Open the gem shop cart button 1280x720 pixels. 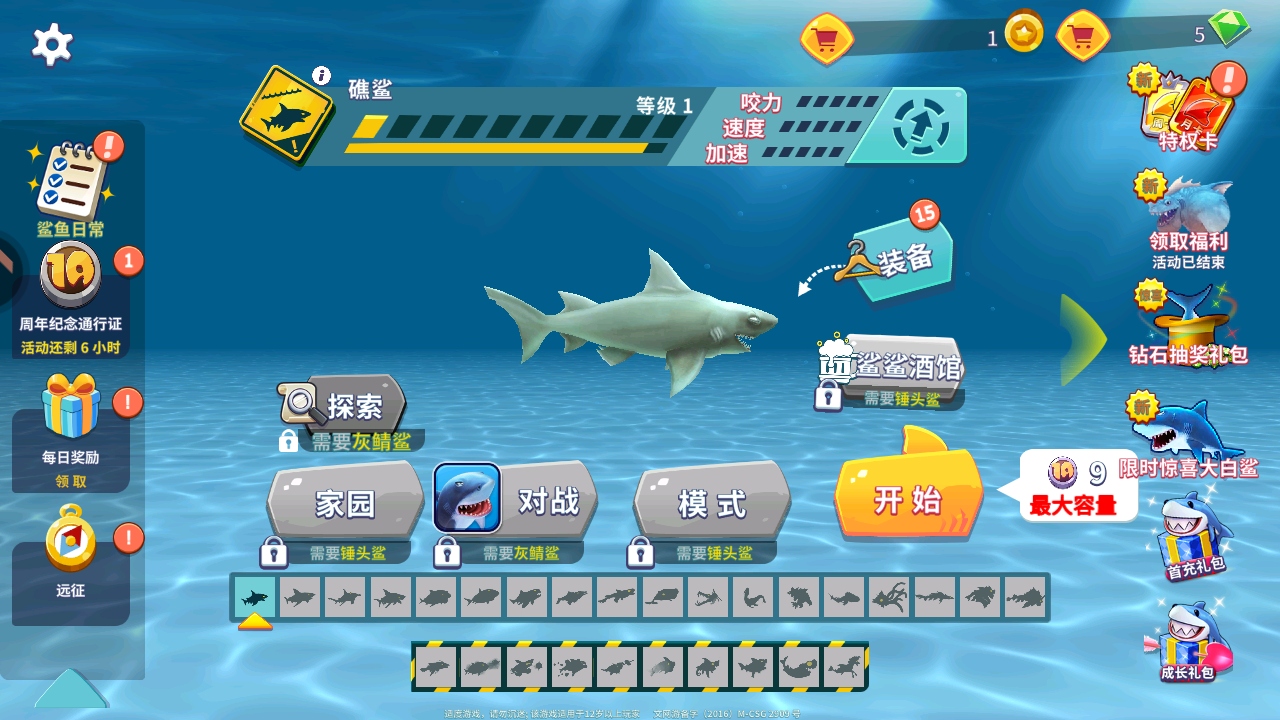coord(1083,38)
